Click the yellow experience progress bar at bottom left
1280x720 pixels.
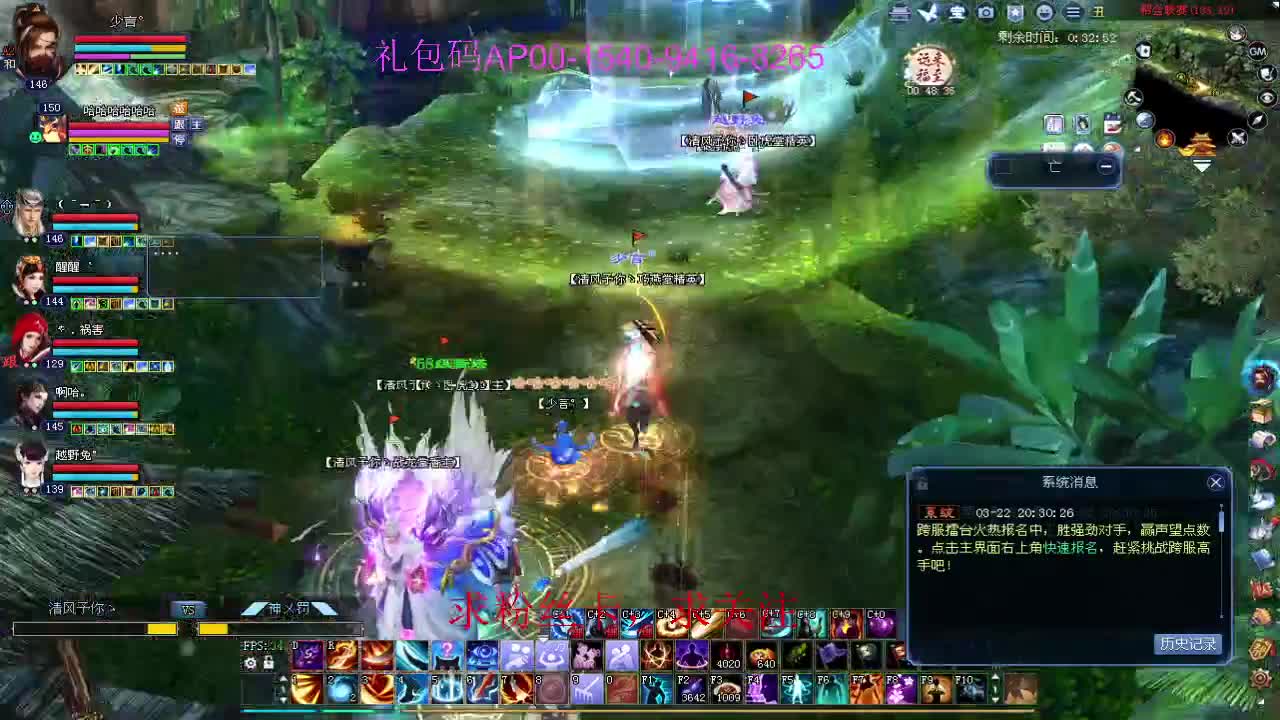click(160, 629)
